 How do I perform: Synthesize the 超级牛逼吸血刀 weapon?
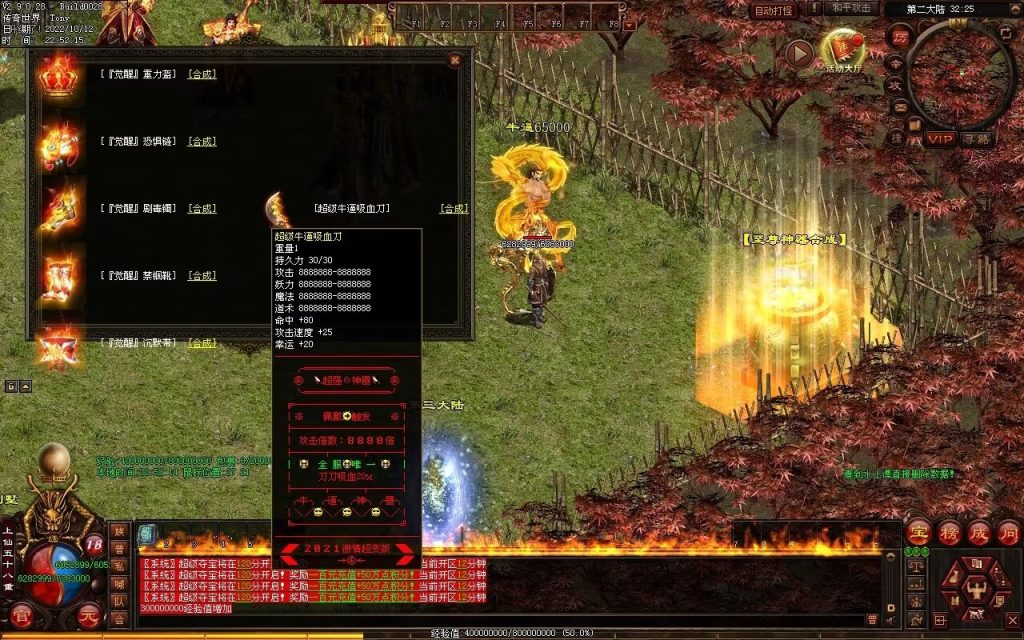click(x=454, y=209)
